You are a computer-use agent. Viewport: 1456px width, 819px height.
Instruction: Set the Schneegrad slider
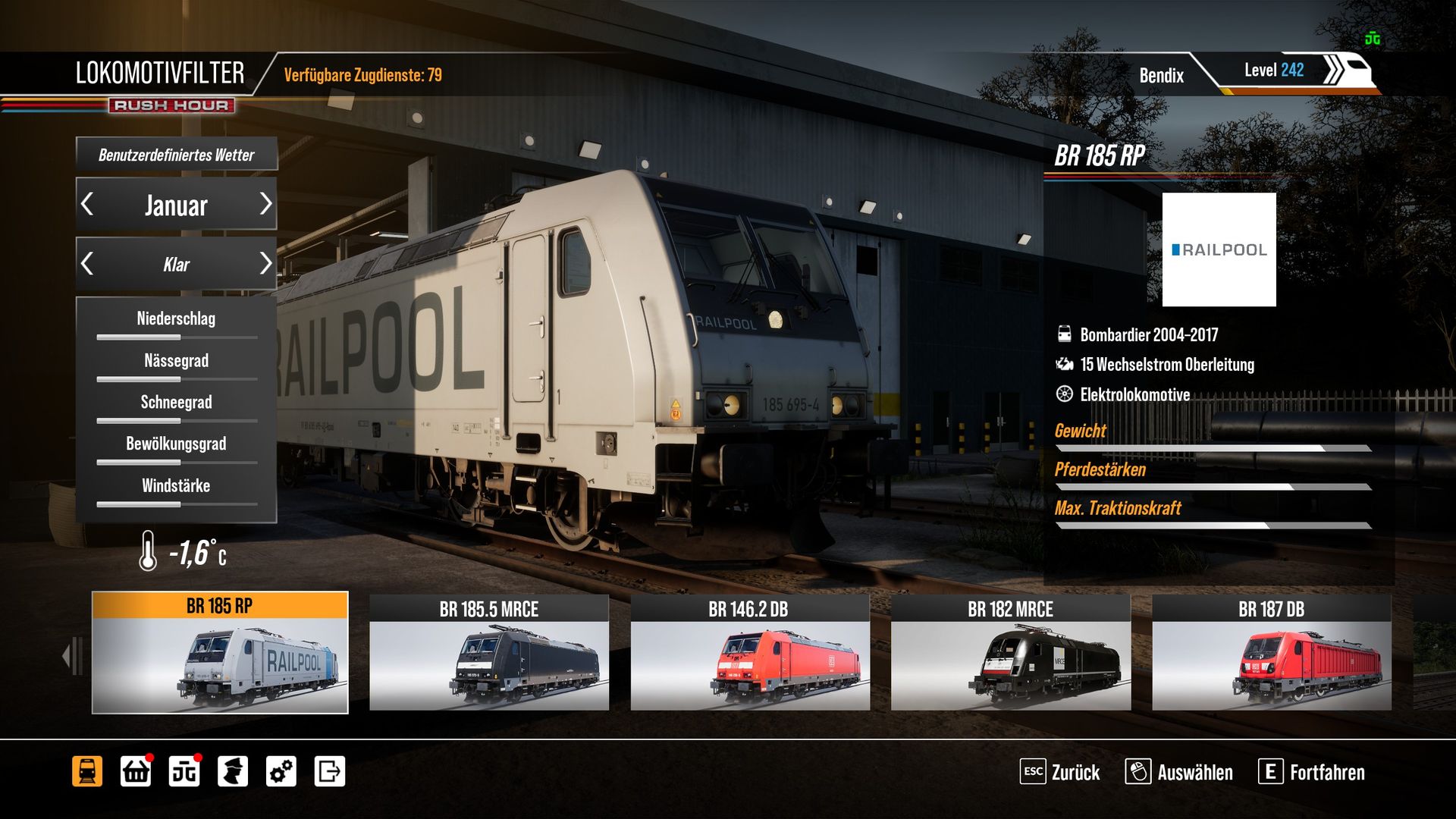[177, 420]
